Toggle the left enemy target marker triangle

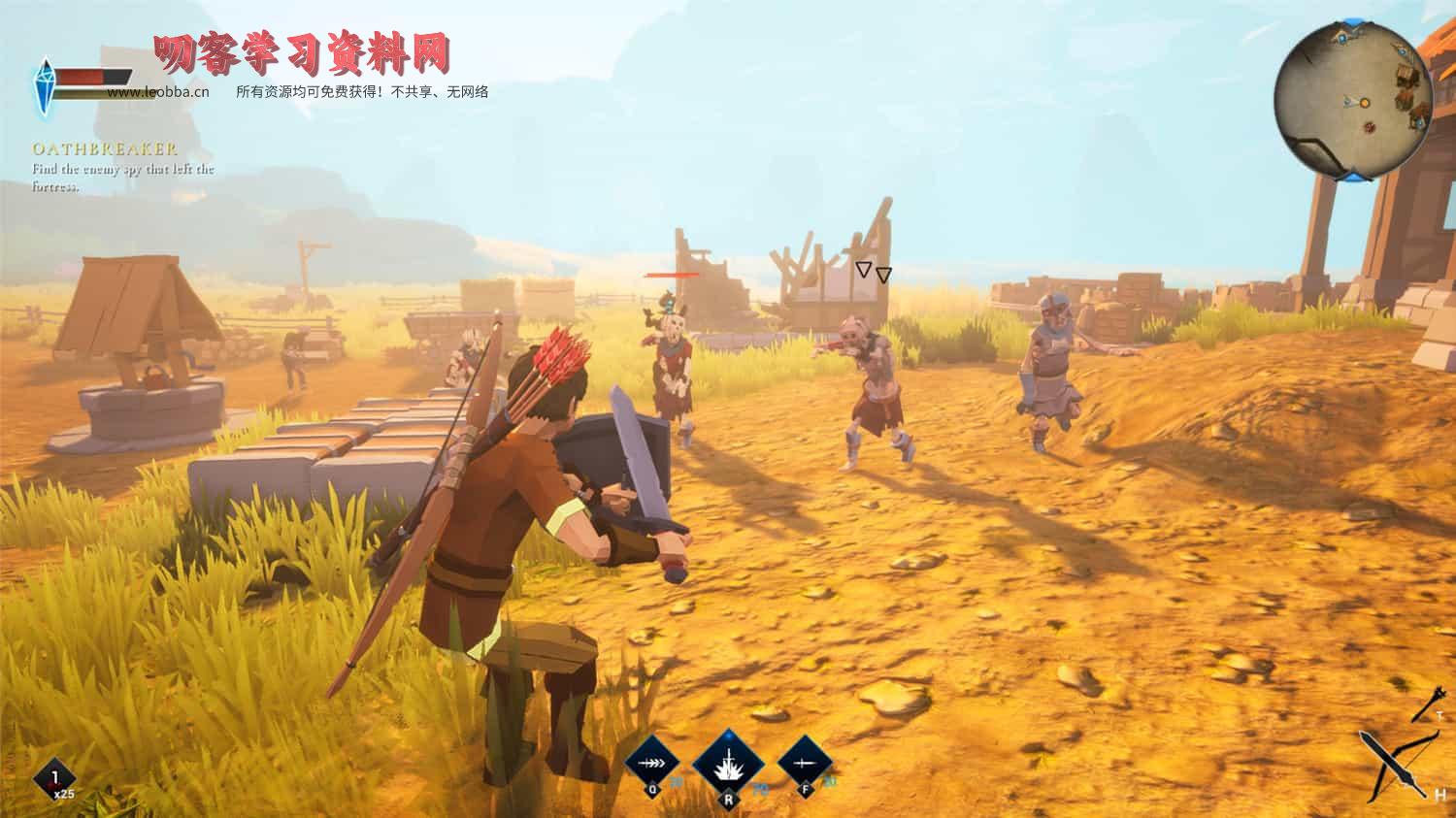864,273
